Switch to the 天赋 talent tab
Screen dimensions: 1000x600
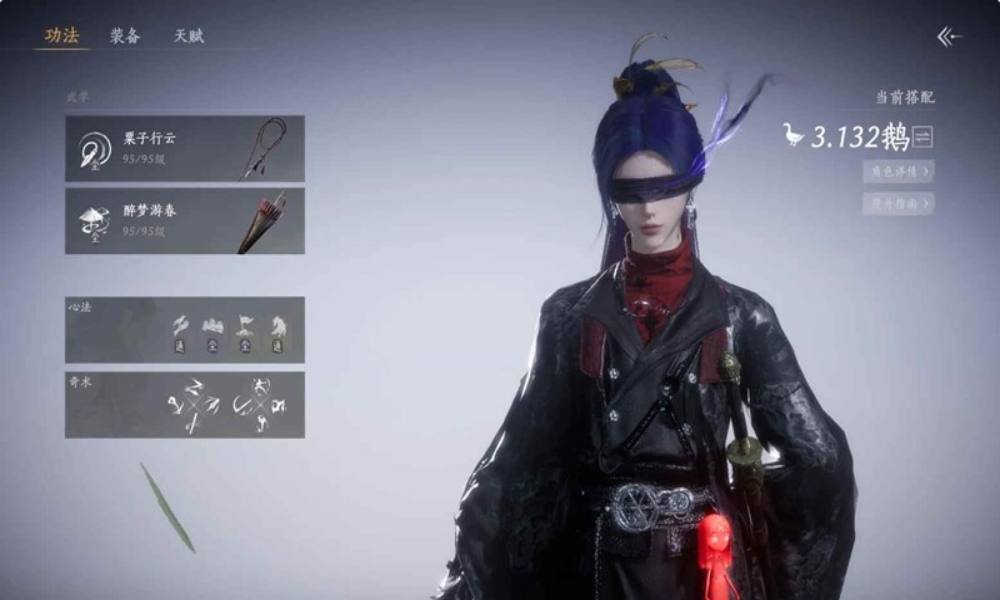click(x=189, y=36)
